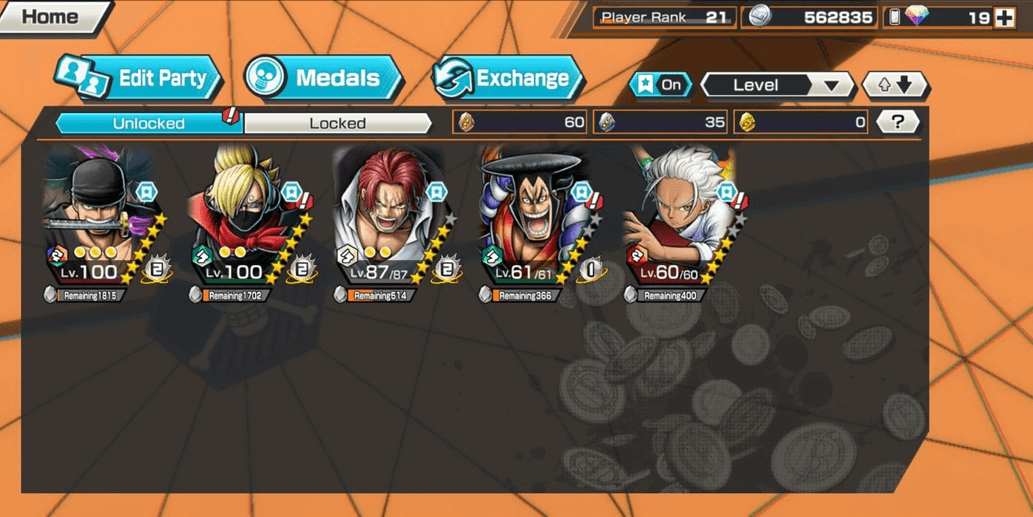Open the Level sort dropdown
Screen dimensions: 1033x517
coord(776,85)
